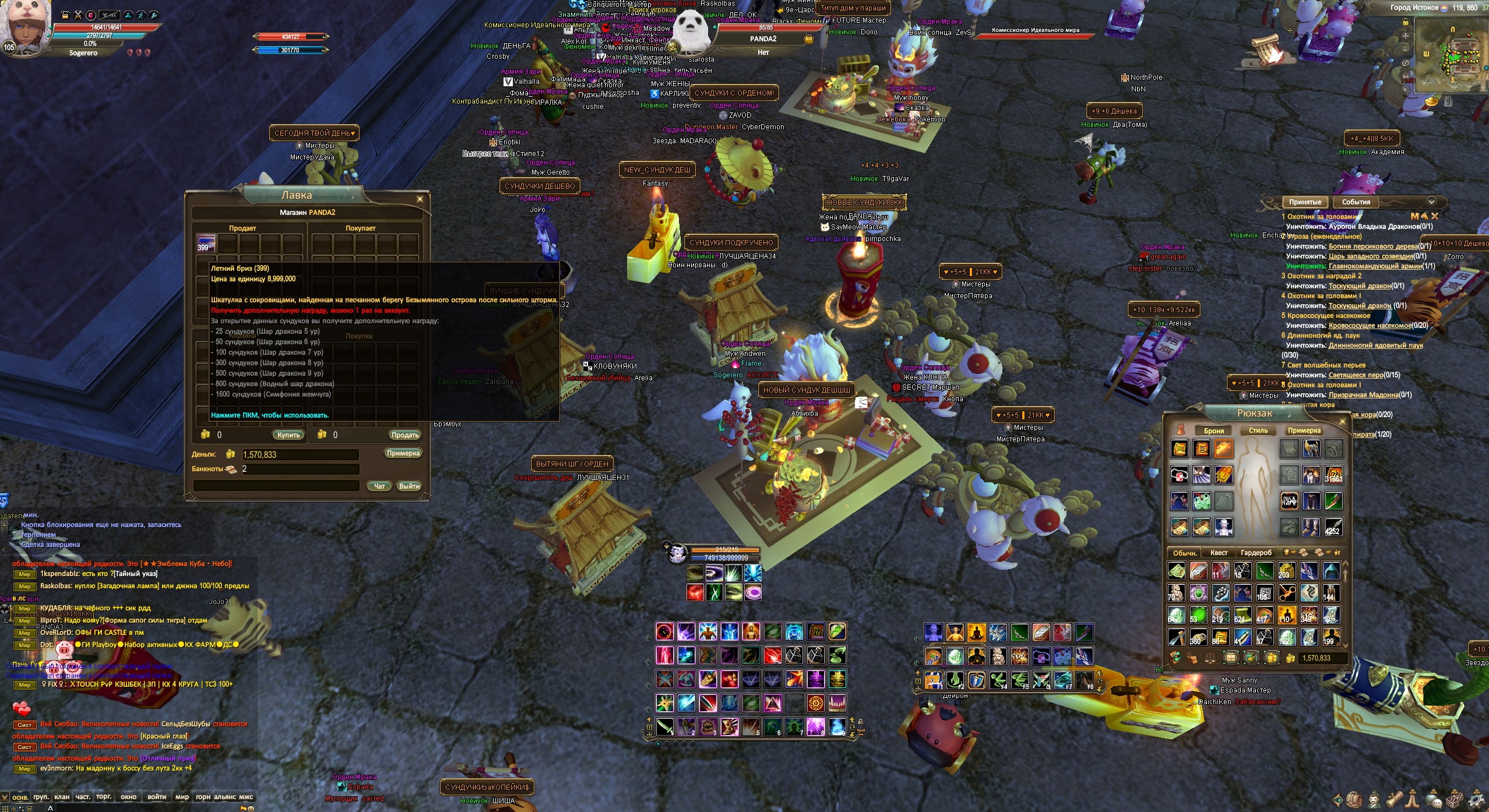
Task: Select the NICK NAME equipment slot
Action: (1289, 500)
